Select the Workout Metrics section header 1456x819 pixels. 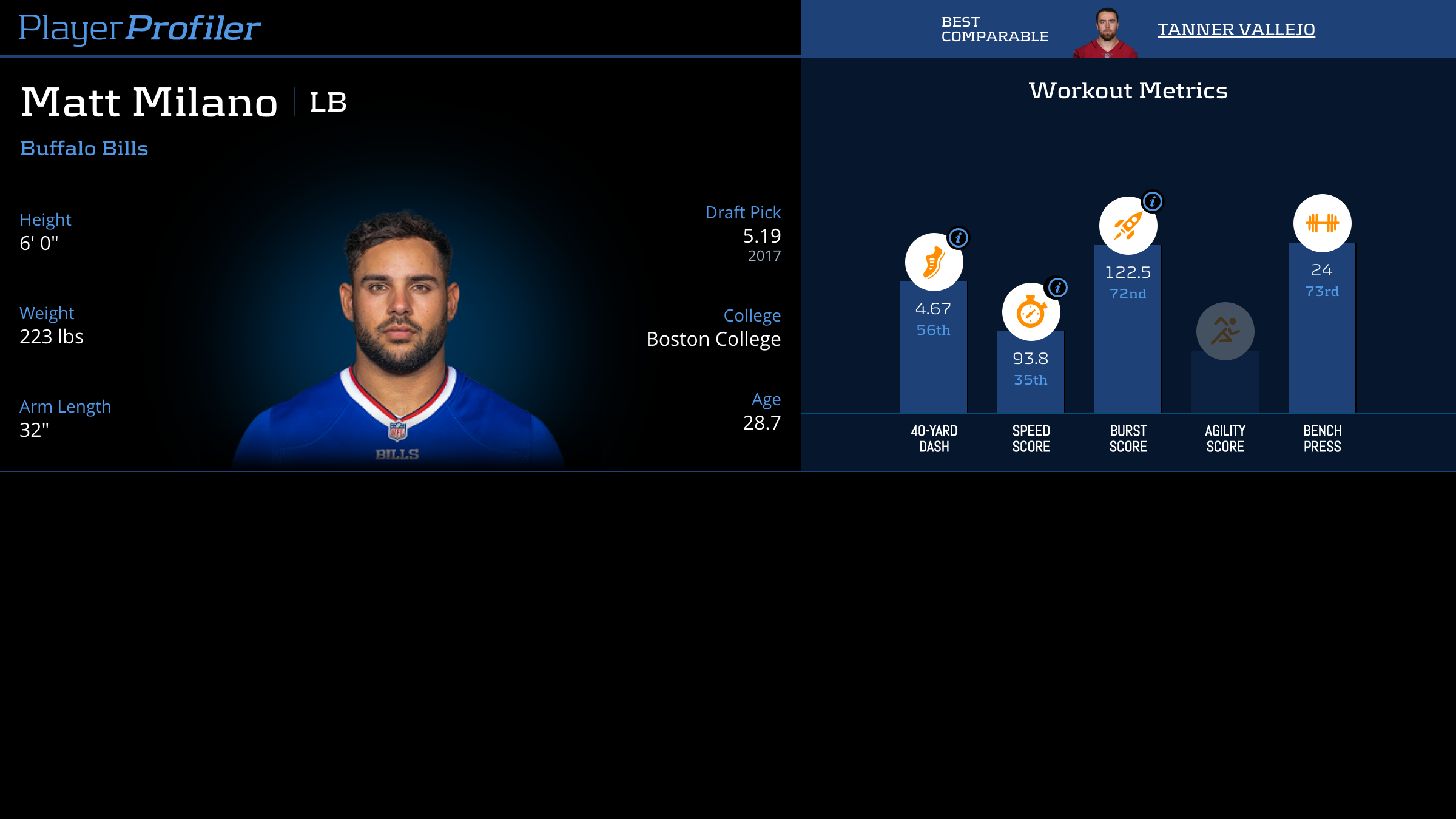1128,89
